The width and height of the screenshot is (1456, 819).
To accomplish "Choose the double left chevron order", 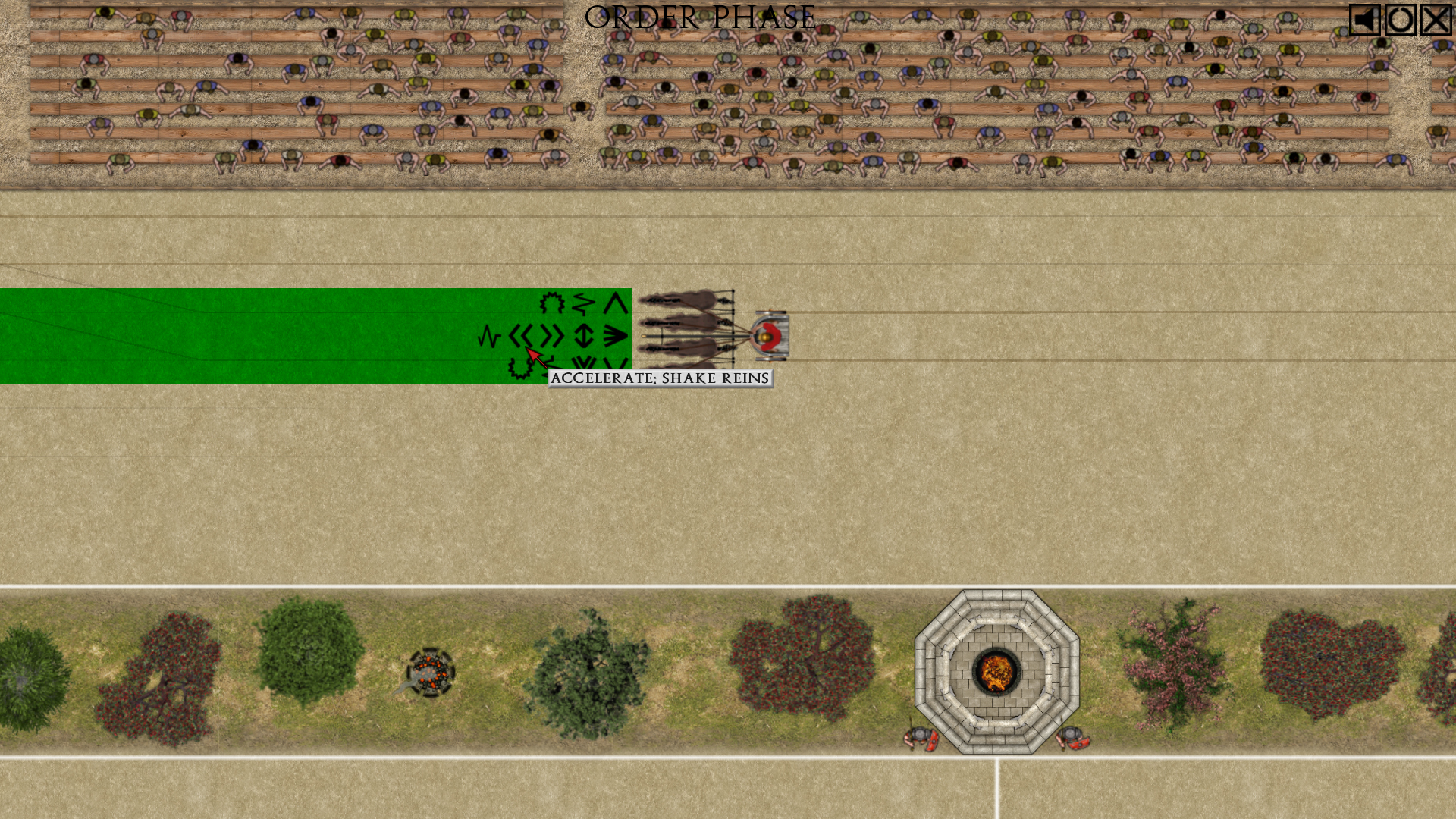I will tap(520, 336).
